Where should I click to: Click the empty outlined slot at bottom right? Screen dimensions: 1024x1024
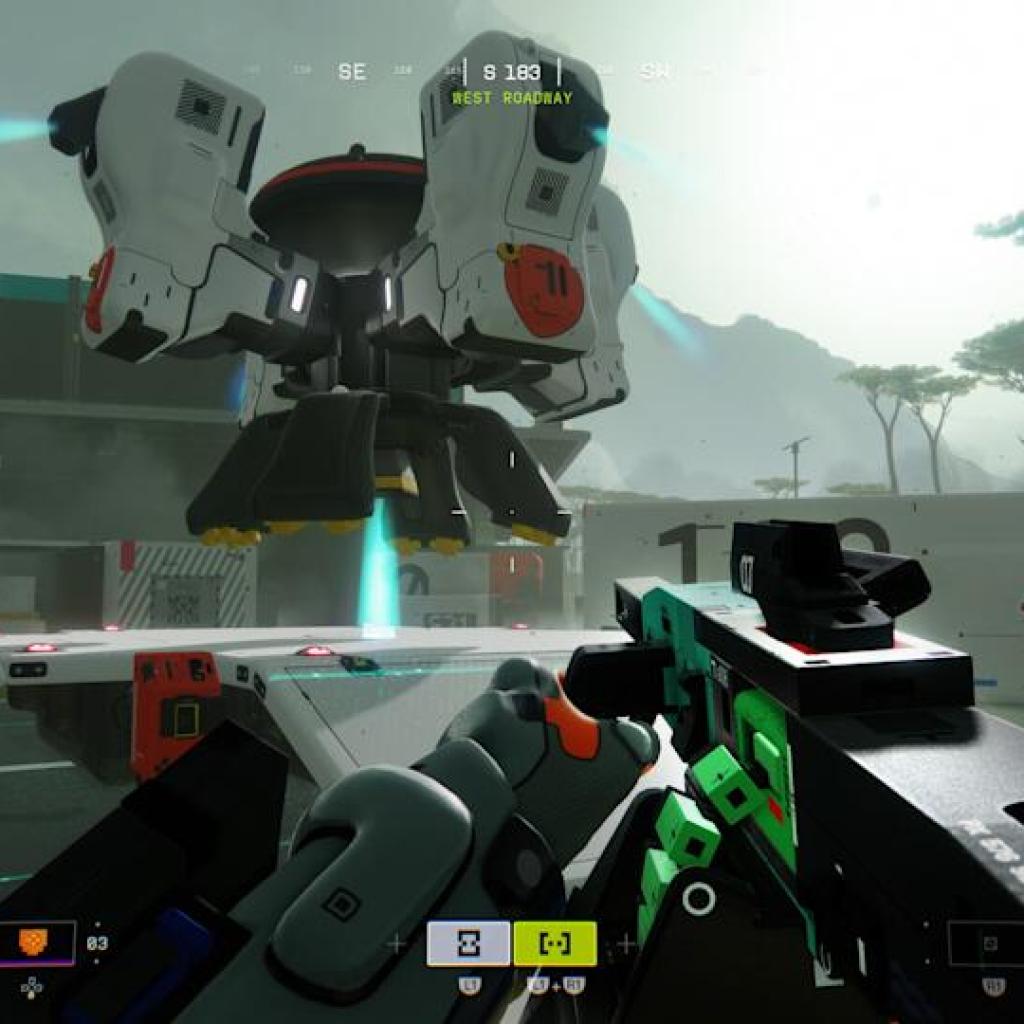[x=989, y=943]
